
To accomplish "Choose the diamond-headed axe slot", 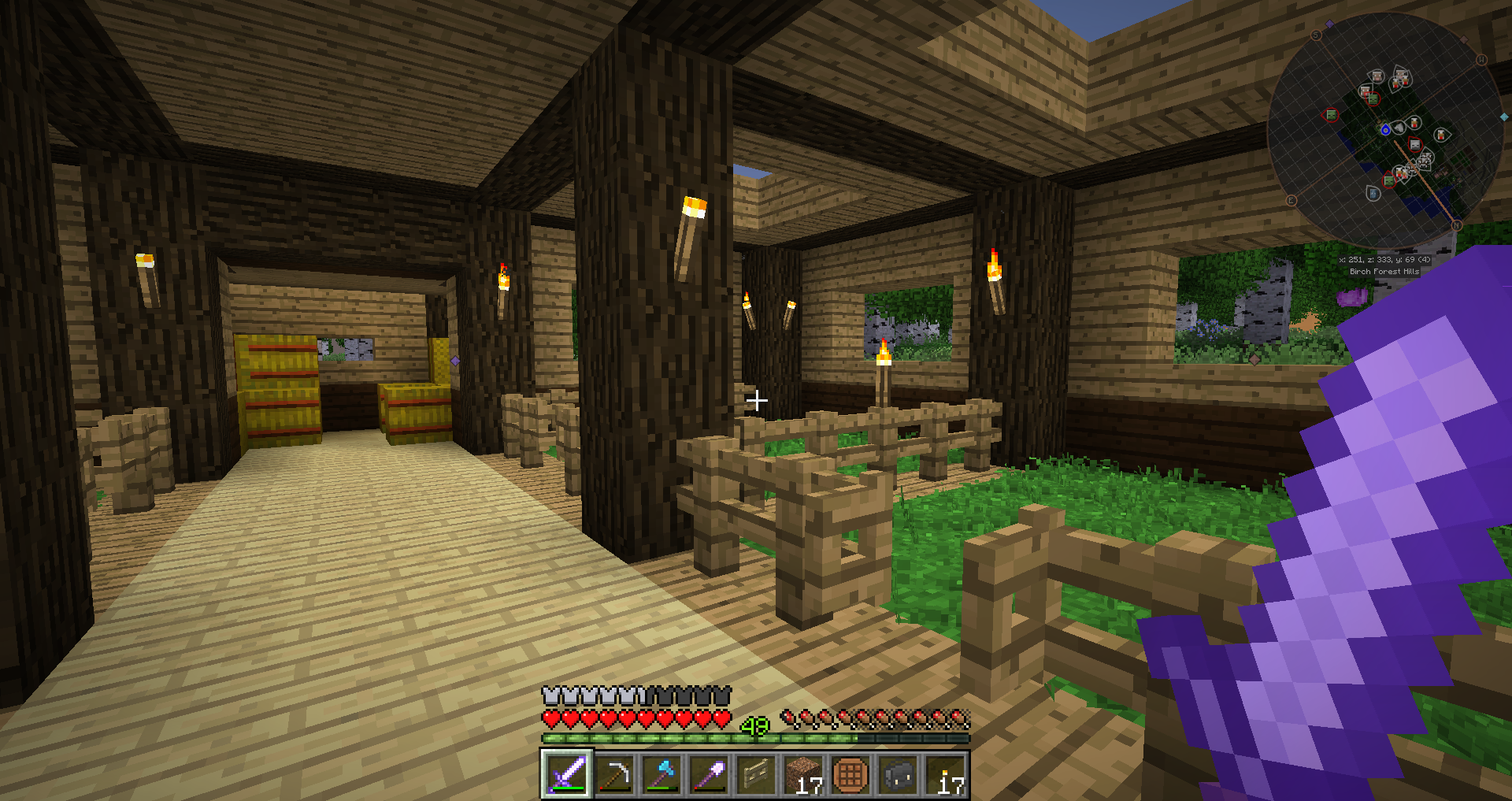I will pyautogui.click(x=661, y=775).
